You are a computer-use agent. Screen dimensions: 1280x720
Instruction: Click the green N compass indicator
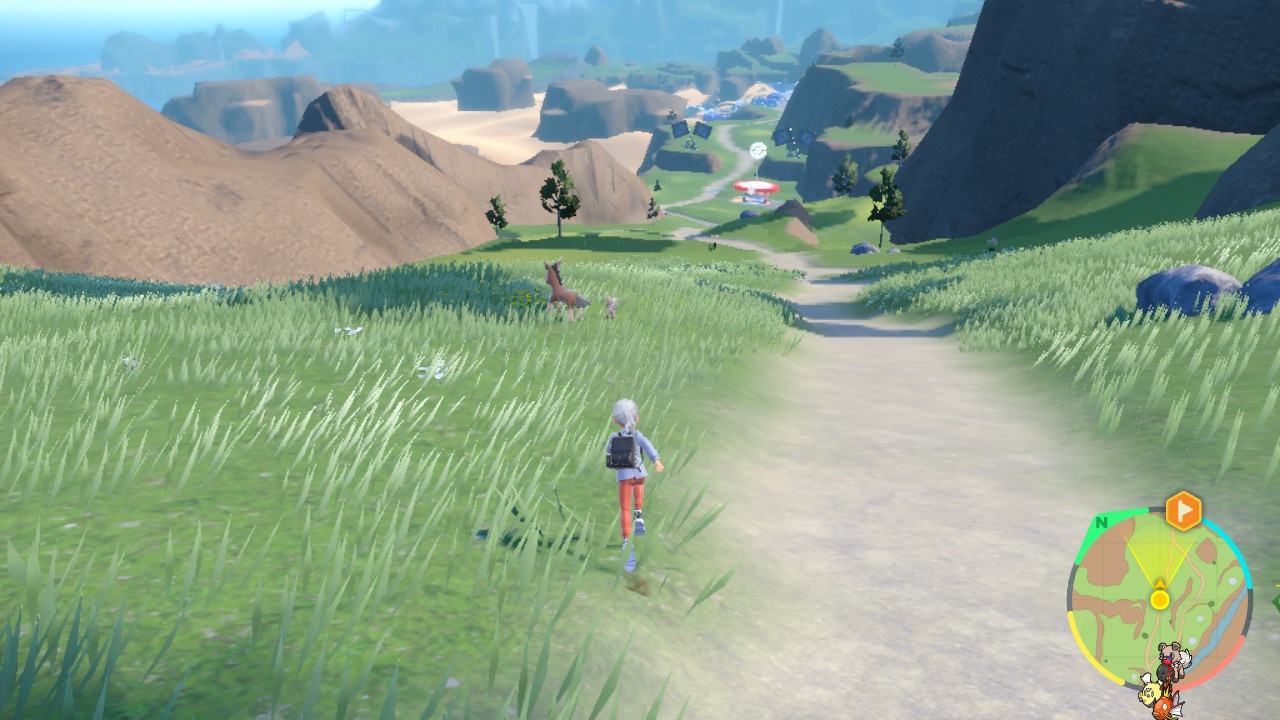pos(1101,522)
